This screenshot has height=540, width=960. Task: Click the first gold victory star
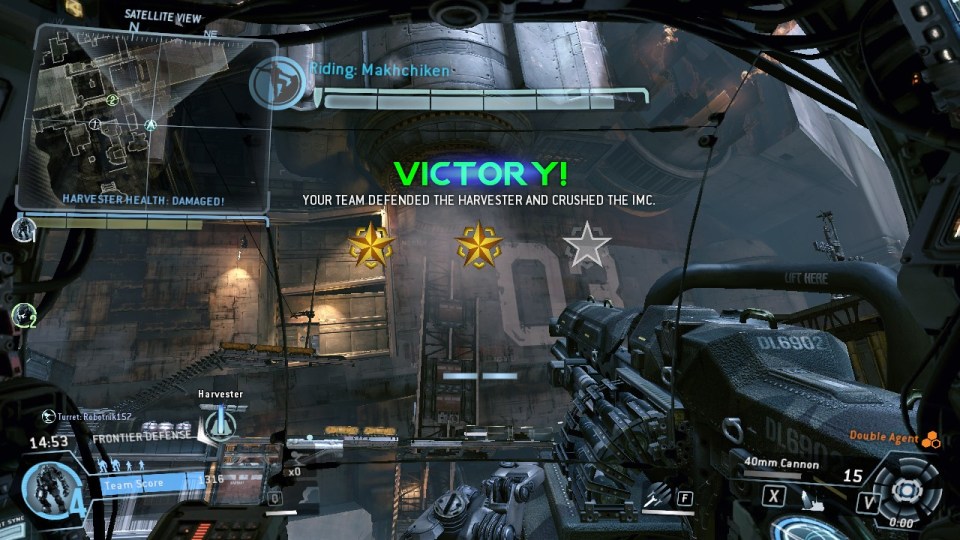point(371,246)
